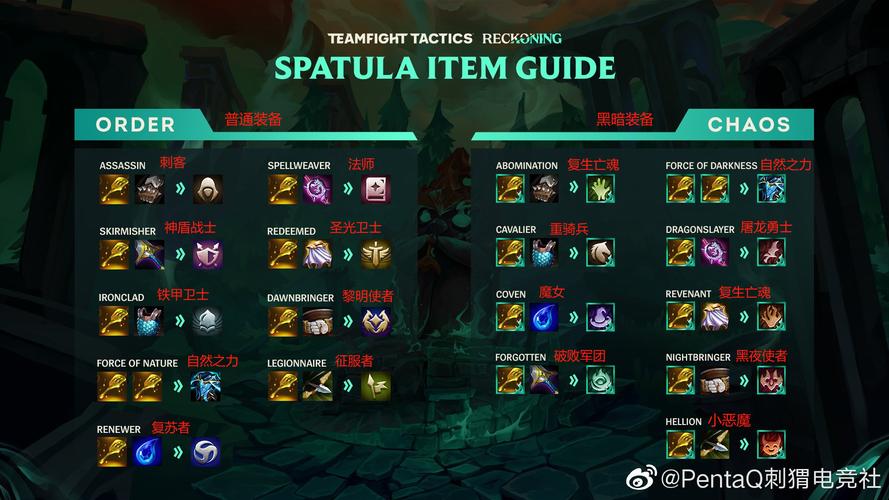This screenshot has height=500, width=889.
Task: Pick the Revenant emblem result icon
Action: click(771, 317)
